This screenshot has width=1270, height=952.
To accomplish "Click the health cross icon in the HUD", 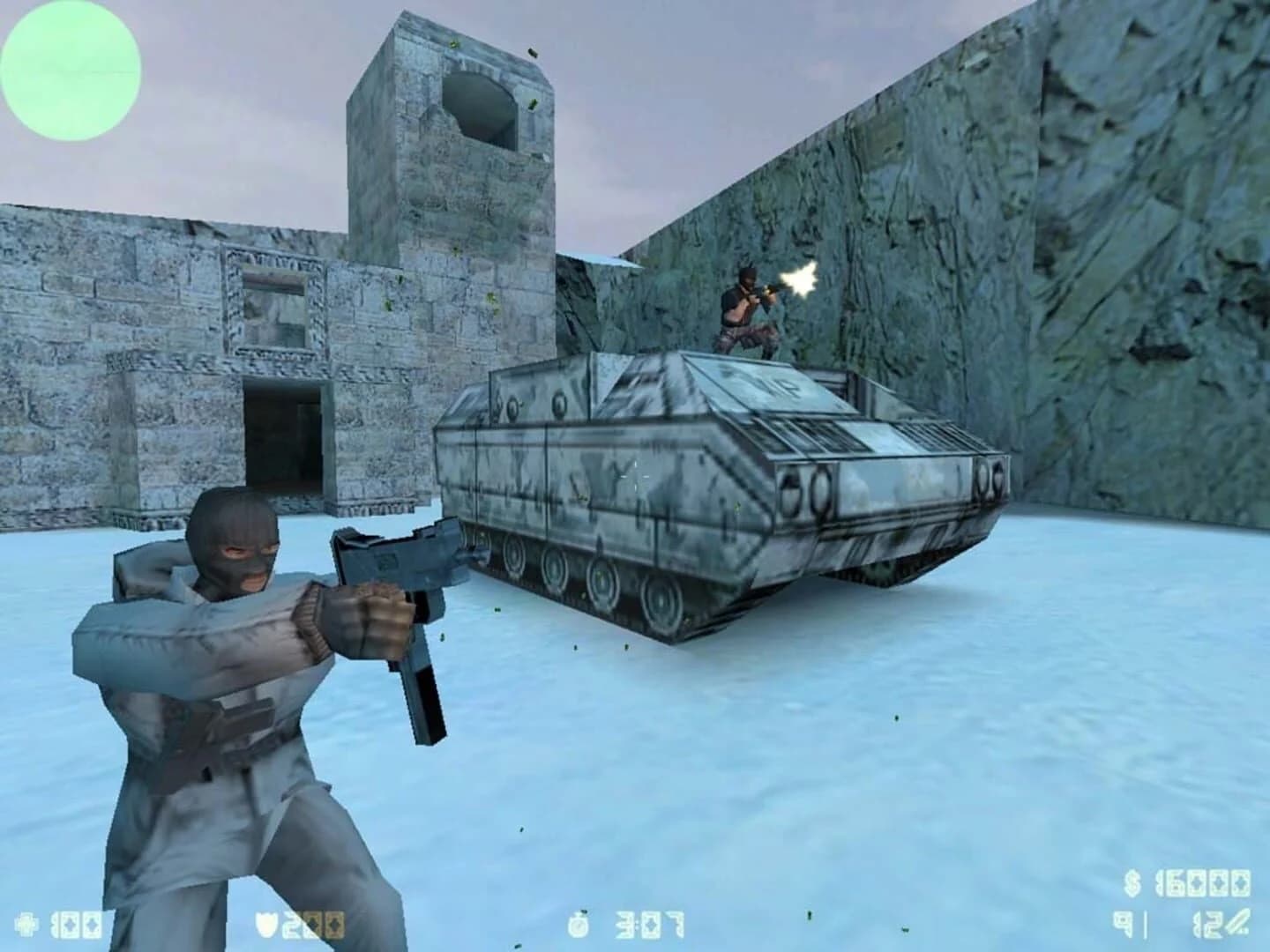I will tap(26, 924).
